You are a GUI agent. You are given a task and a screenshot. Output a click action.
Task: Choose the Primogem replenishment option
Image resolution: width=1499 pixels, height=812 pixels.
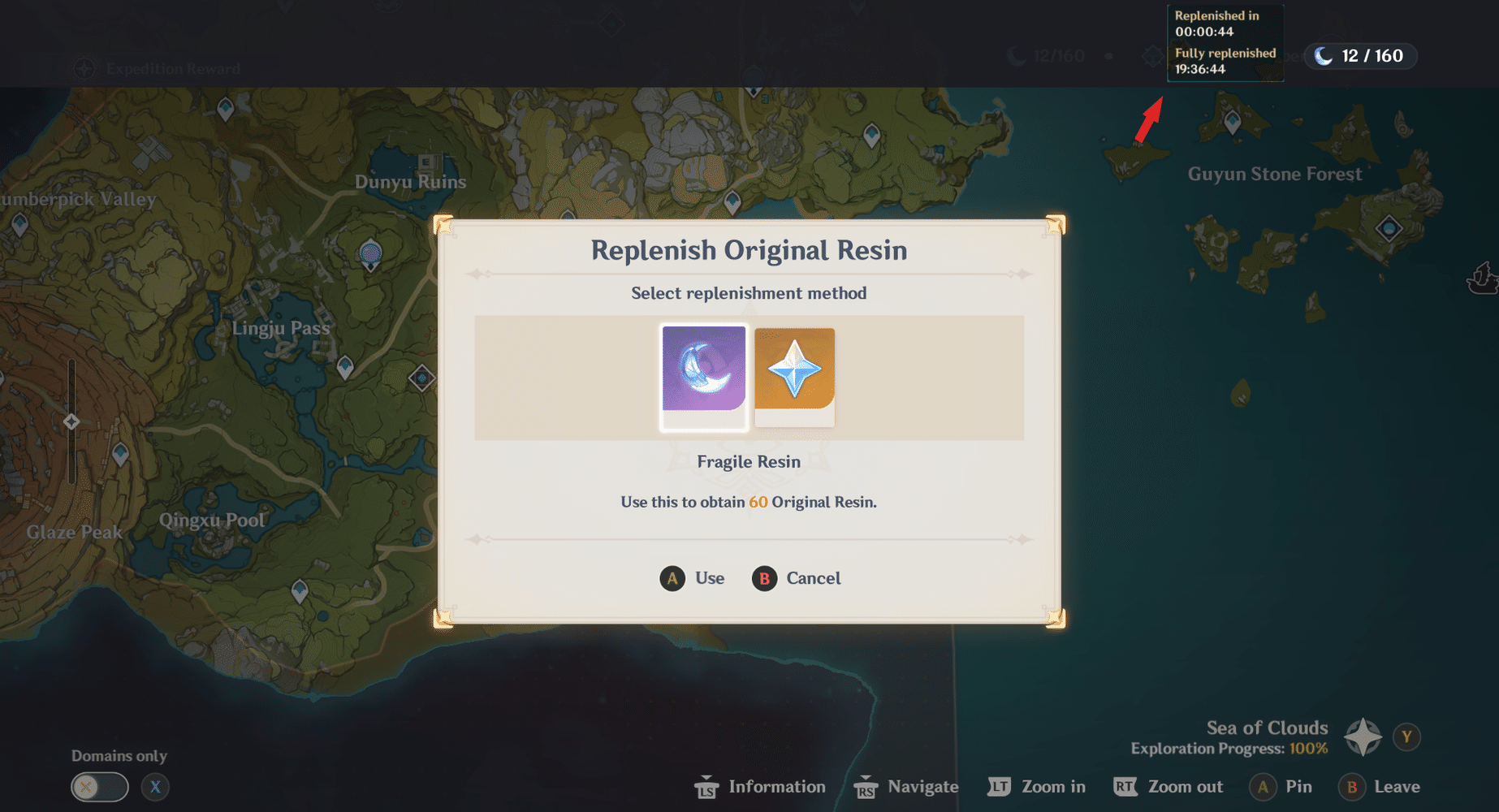coord(794,376)
